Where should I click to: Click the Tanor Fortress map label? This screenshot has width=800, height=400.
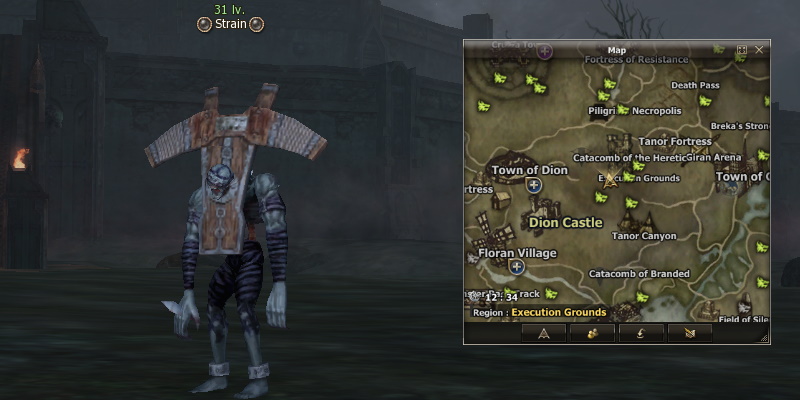point(675,141)
